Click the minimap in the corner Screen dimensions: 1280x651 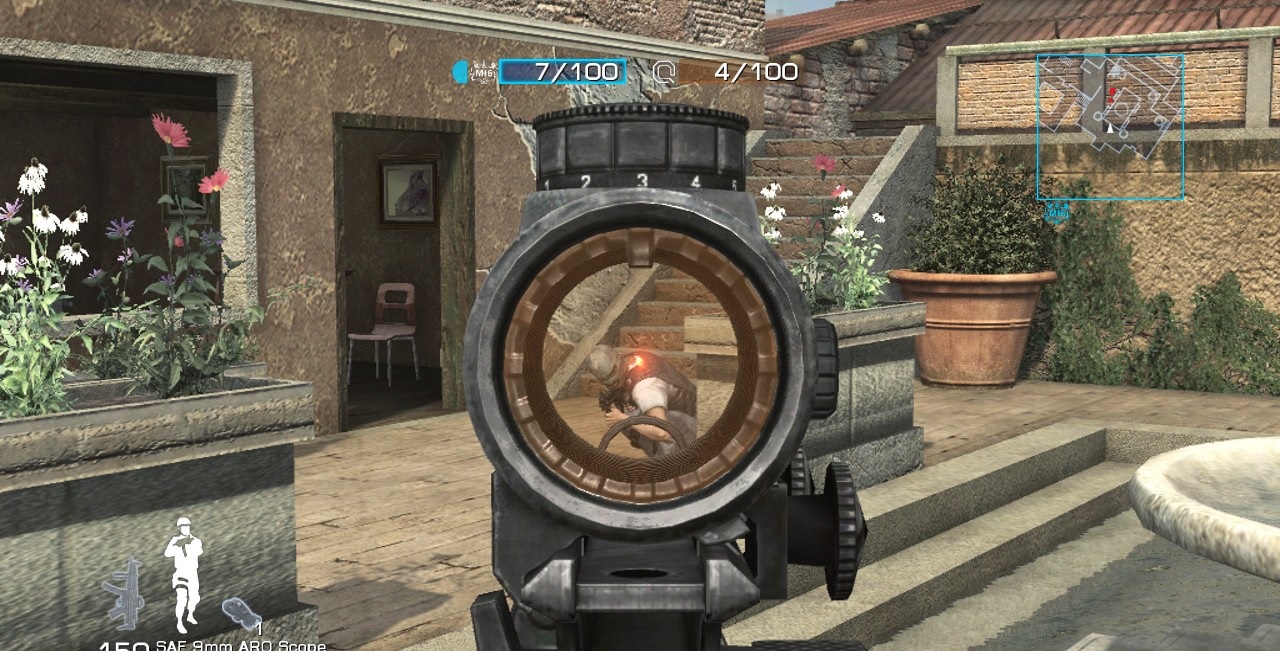tap(1110, 126)
